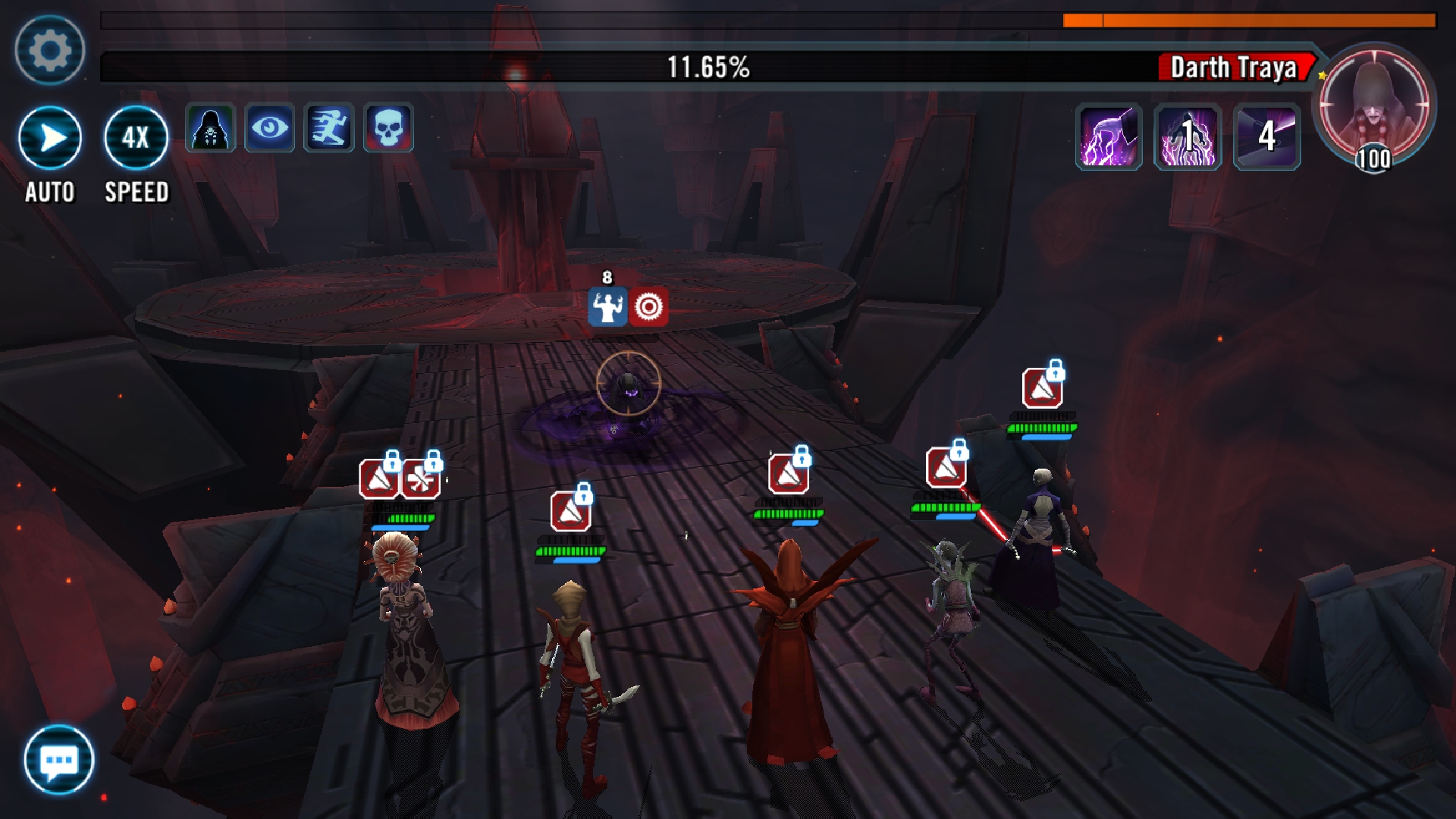Image resolution: width=1456 pixels, height=819 pixels.
Task: Open the chat bubble button
Action: pos(58,760)
